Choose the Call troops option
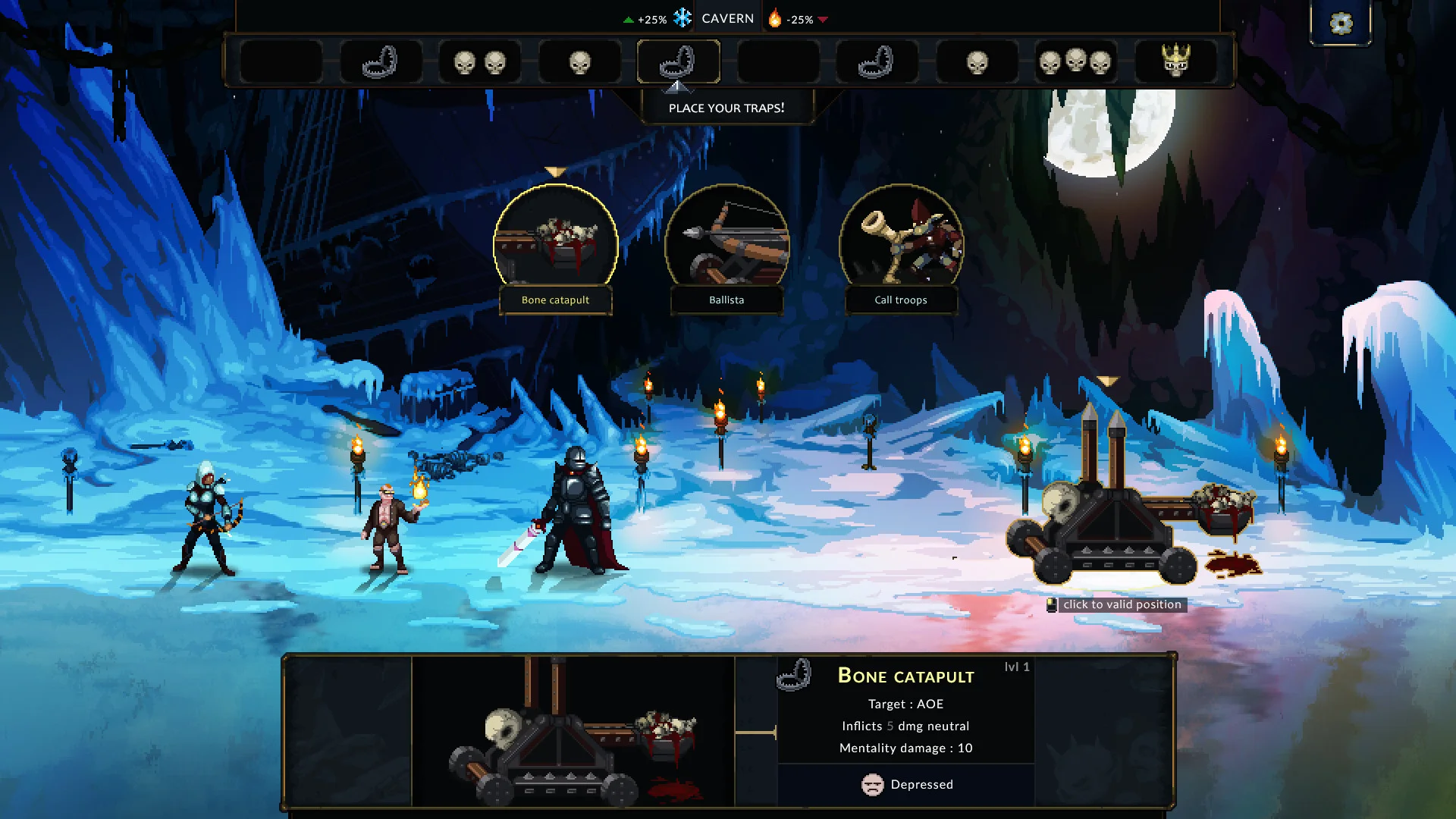1456x819 pixels. pos(901,243)
